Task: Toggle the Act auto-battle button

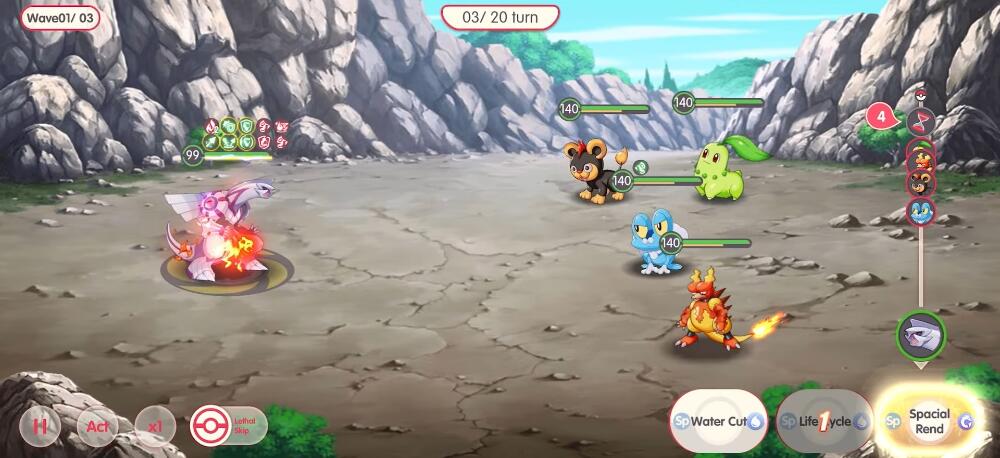Action: 97,426
